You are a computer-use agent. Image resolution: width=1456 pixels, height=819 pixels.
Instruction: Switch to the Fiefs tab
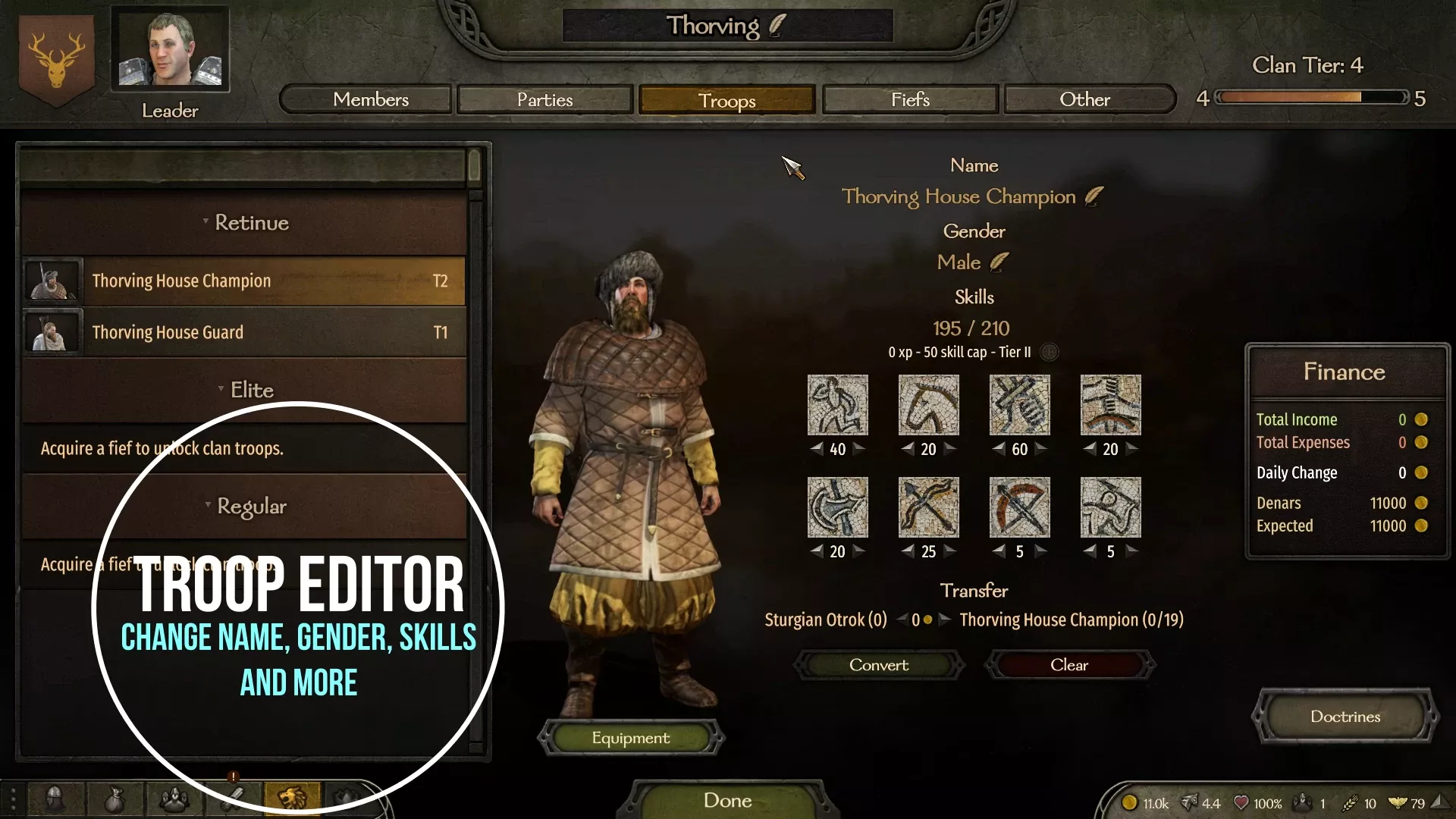click(908, 99)
